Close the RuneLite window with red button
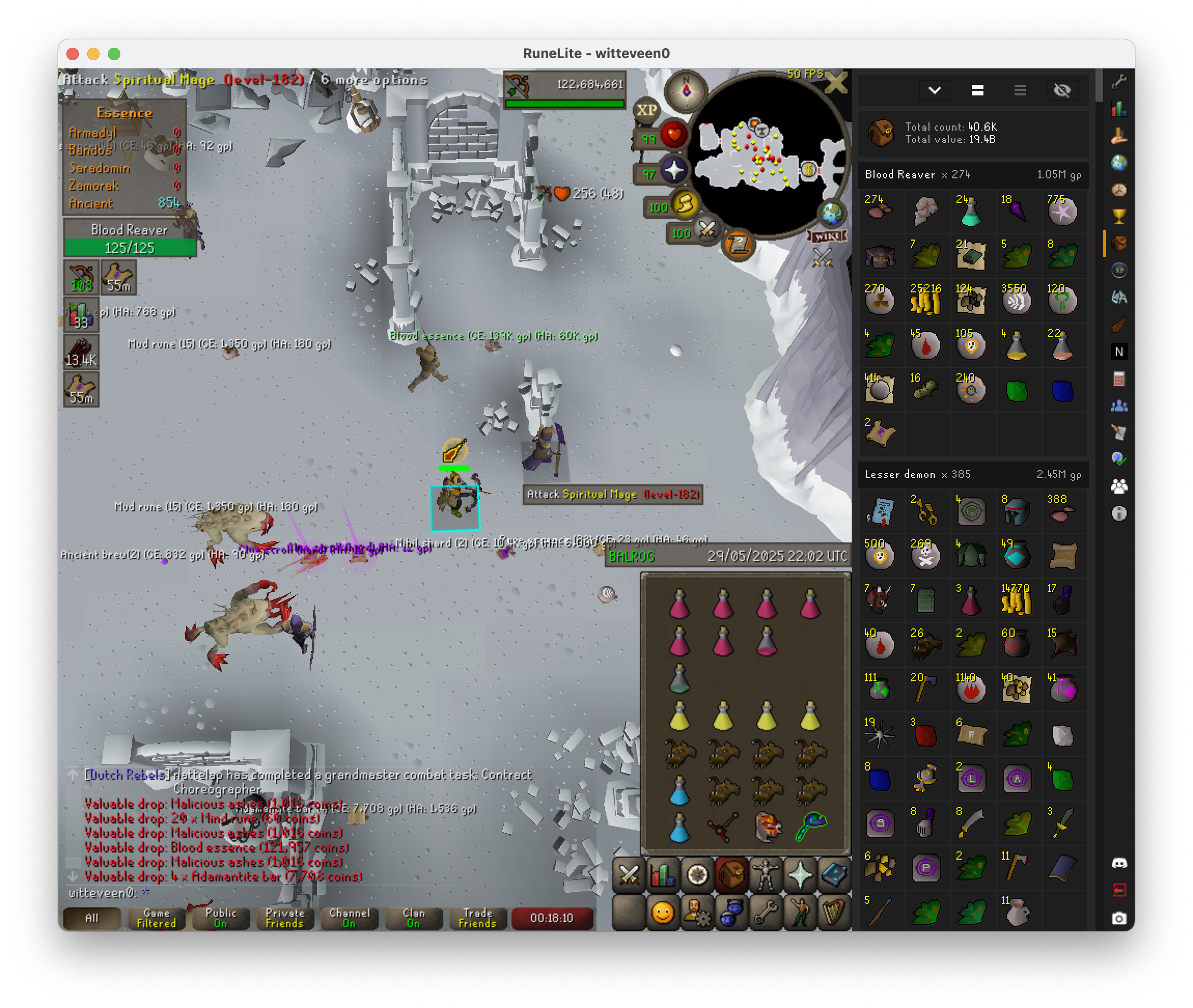The width and height of the screenshot is (1193, 1008). click(x=73, y=54)
